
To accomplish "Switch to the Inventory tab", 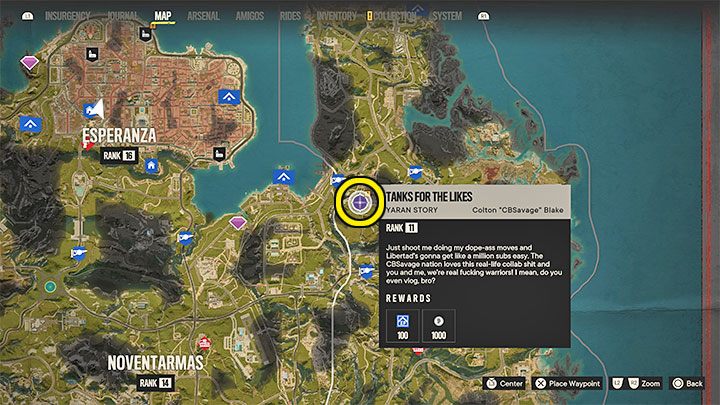I will coord(337,16).
